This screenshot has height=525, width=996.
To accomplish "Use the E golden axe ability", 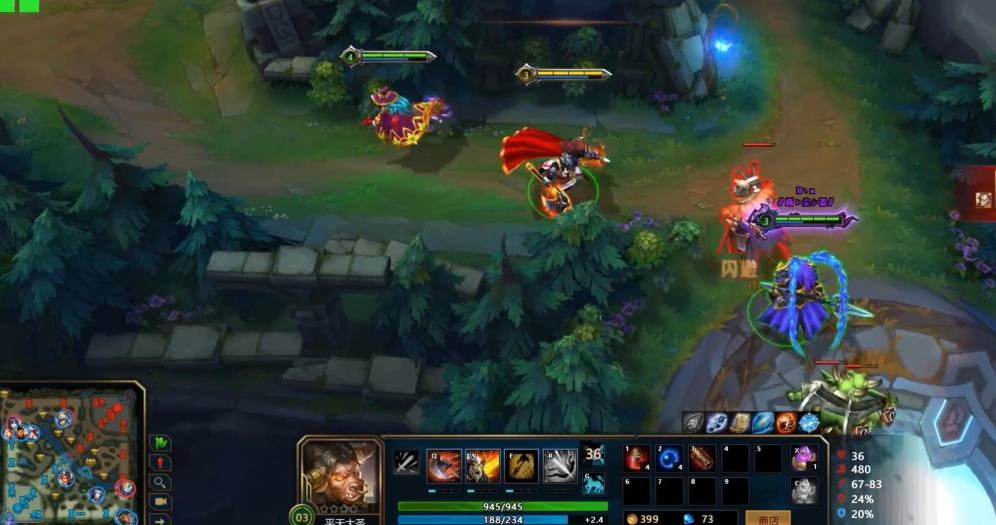I will click(x=521, y=466).
